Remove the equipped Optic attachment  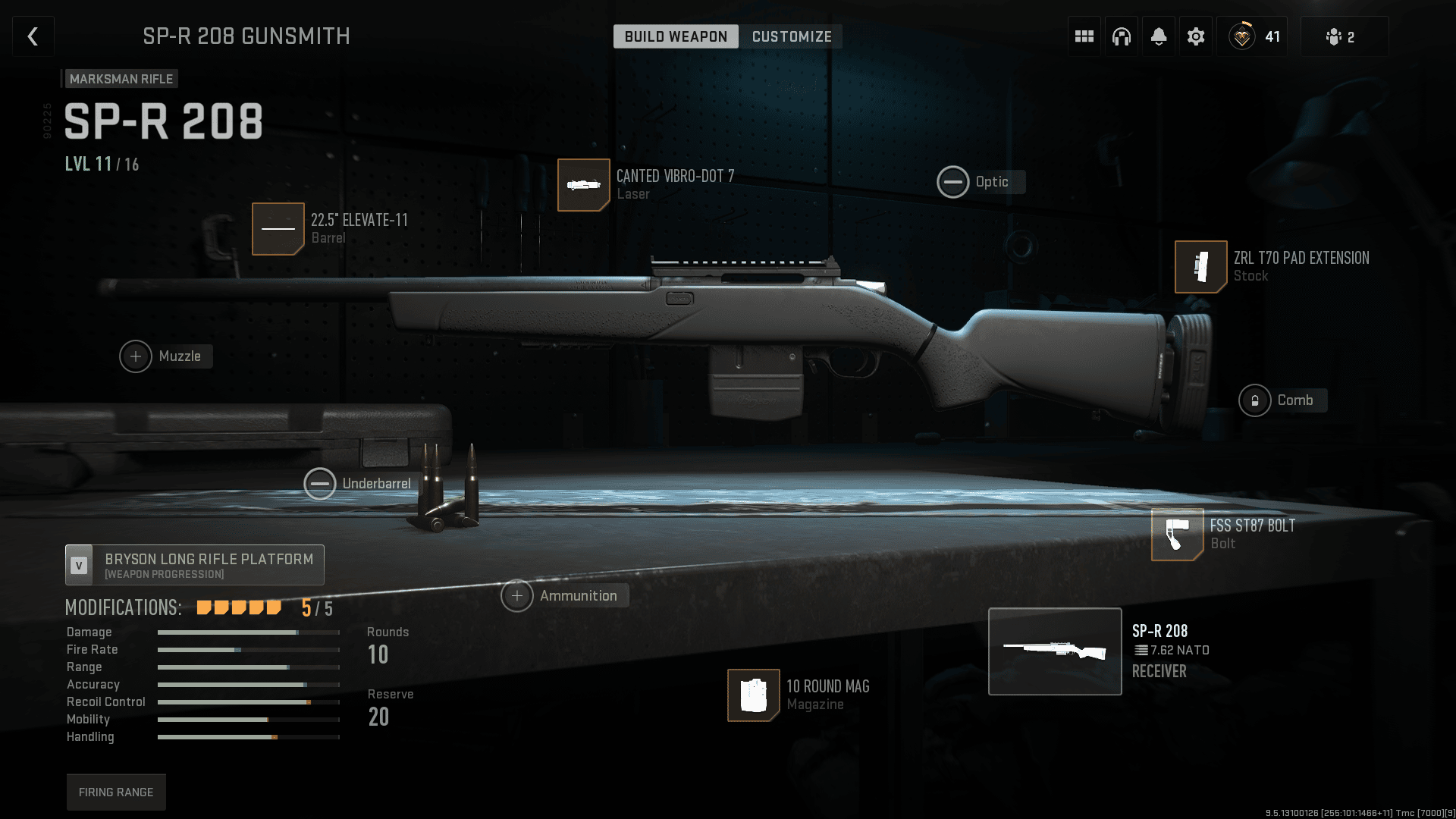pos(953,182)
